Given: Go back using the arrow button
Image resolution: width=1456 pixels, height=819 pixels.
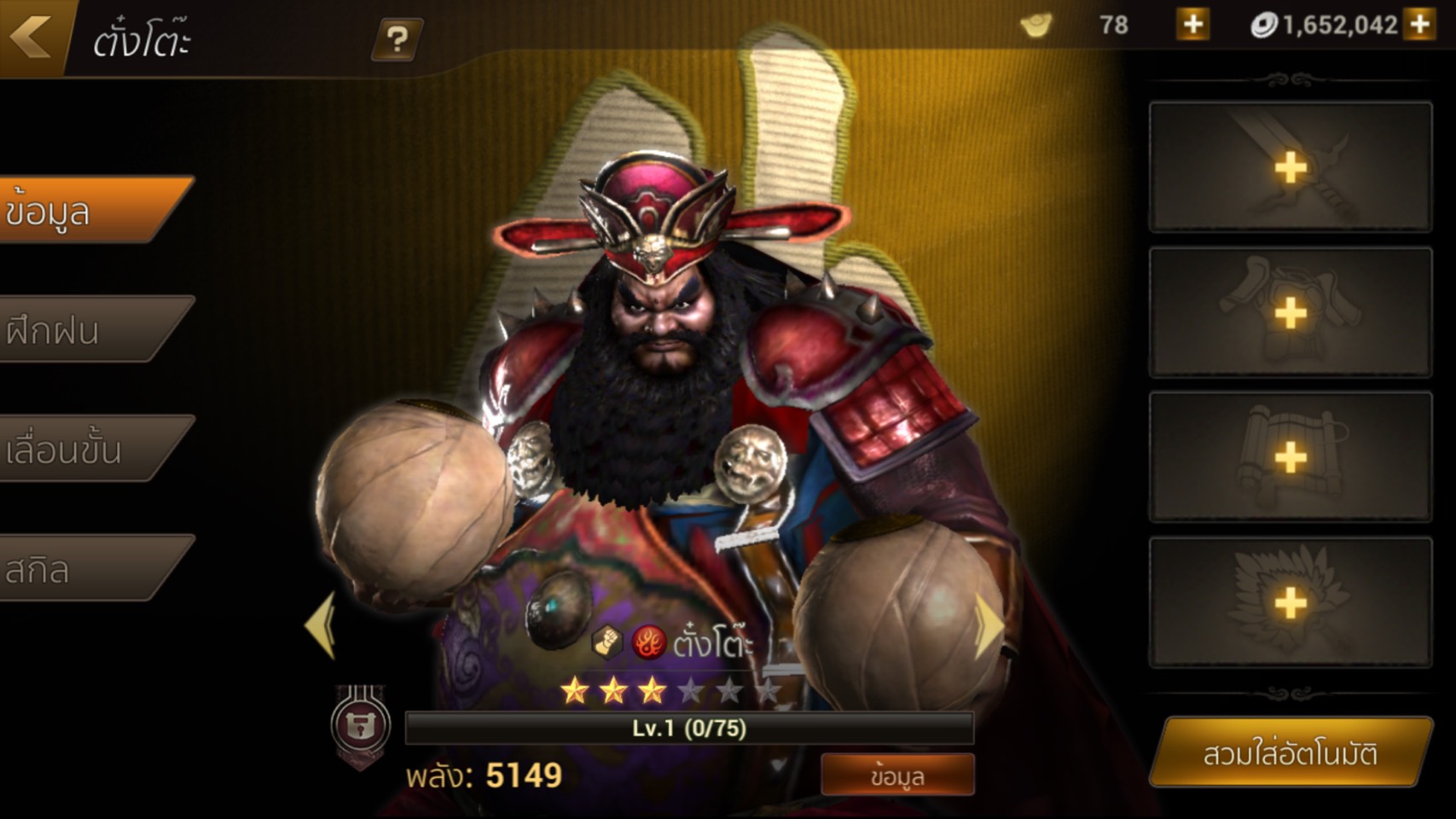Looking at the screenshot, I should tap(32, 36).
